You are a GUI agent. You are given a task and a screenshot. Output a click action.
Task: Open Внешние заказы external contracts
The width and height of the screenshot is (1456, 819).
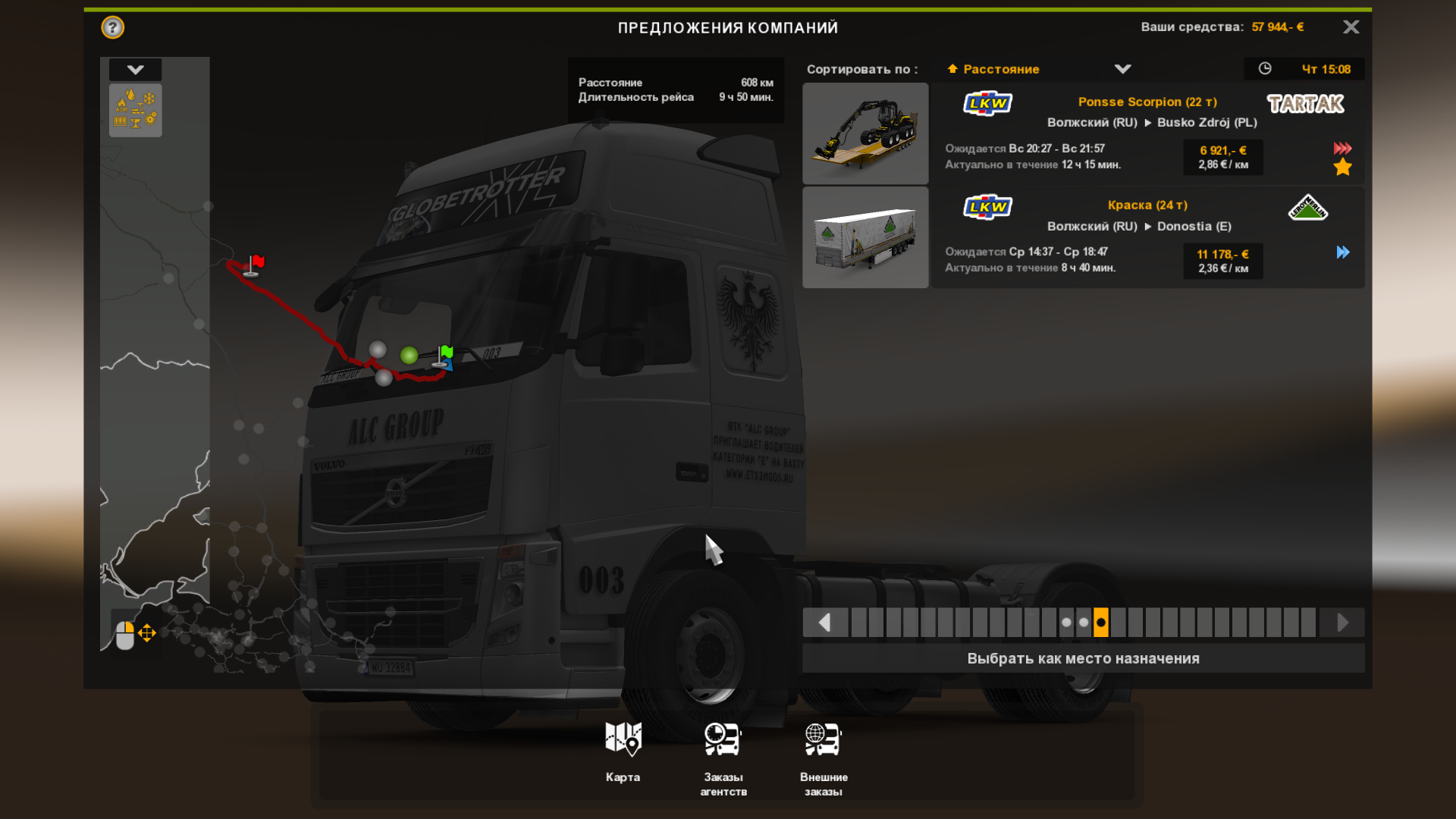click(x=824, y=758)
